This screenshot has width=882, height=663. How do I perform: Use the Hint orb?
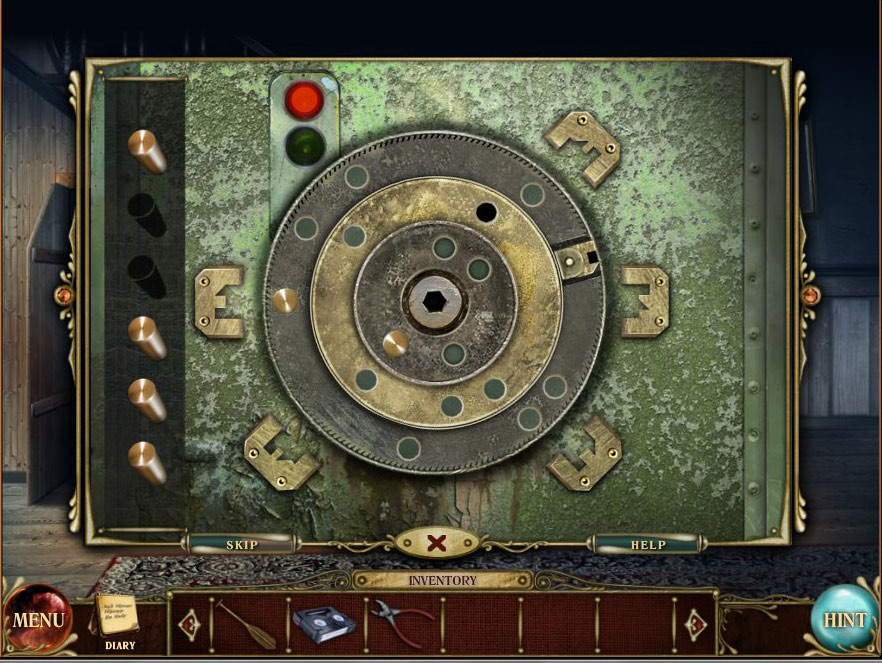coord(844,619)
